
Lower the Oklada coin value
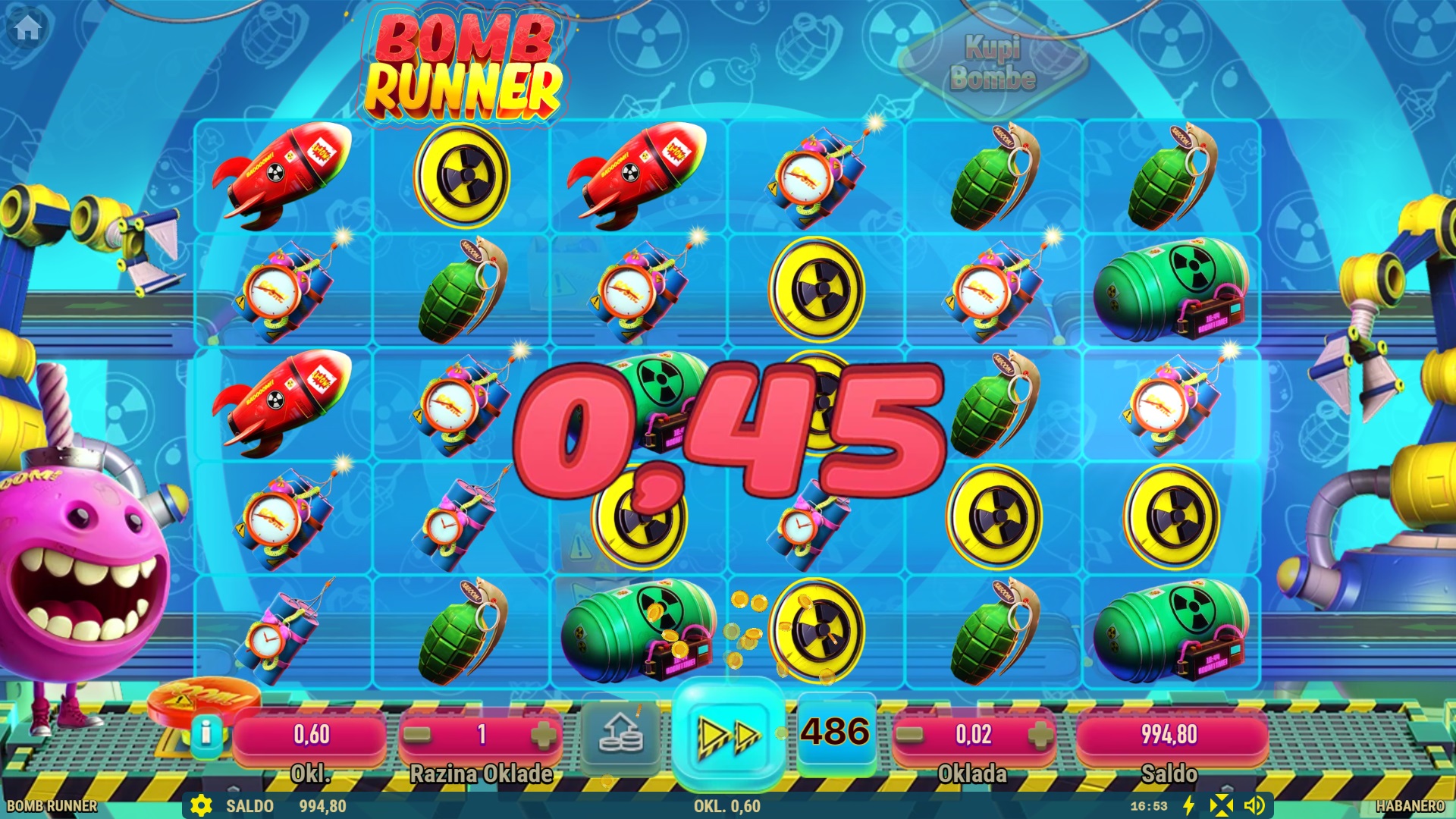910,734
